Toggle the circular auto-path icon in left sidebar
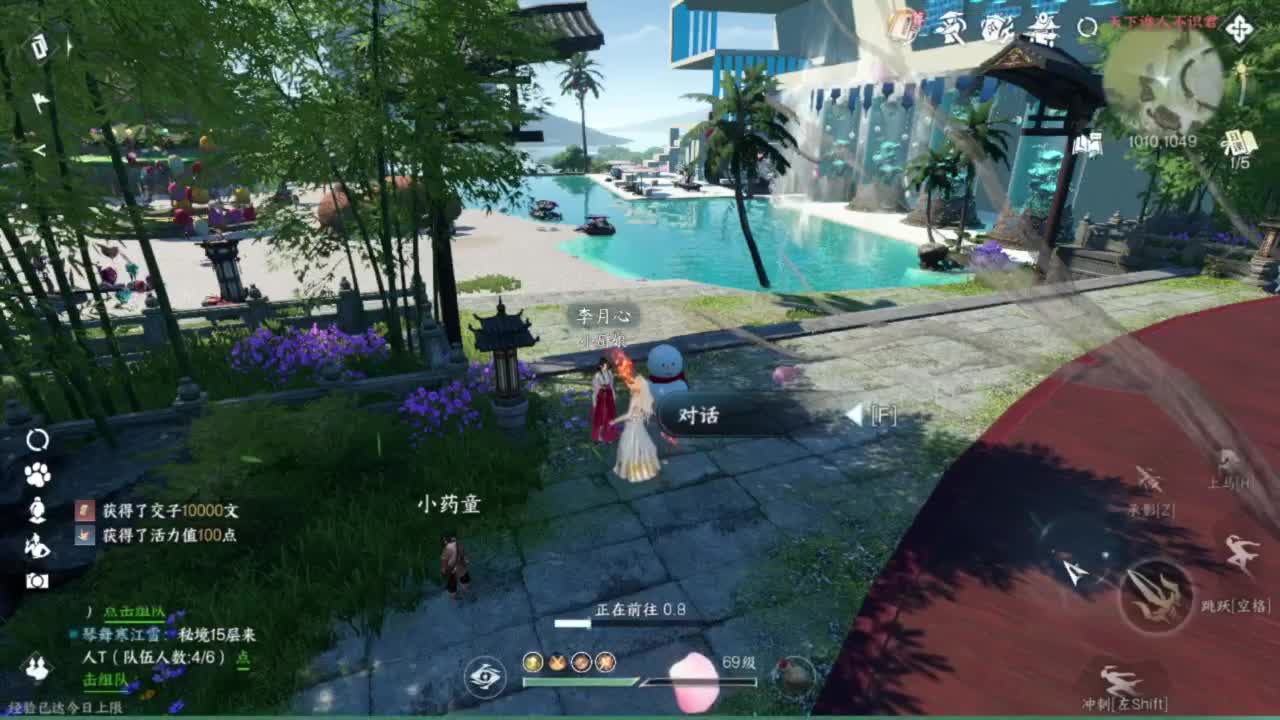The height and width of the screenshot is (720, 1280). (38, 442)
